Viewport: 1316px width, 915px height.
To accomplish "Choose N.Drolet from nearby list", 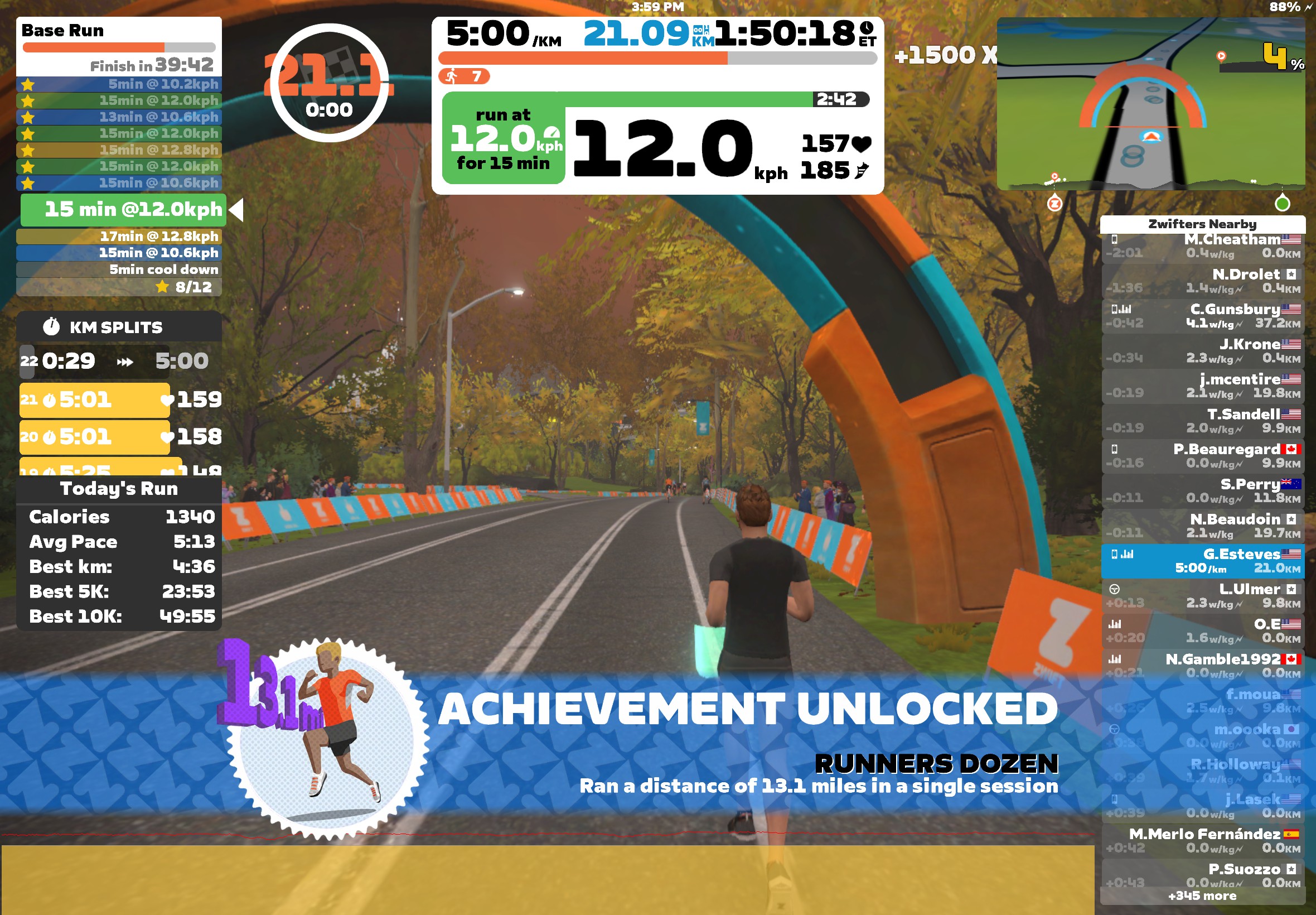I will [1202, 282].
